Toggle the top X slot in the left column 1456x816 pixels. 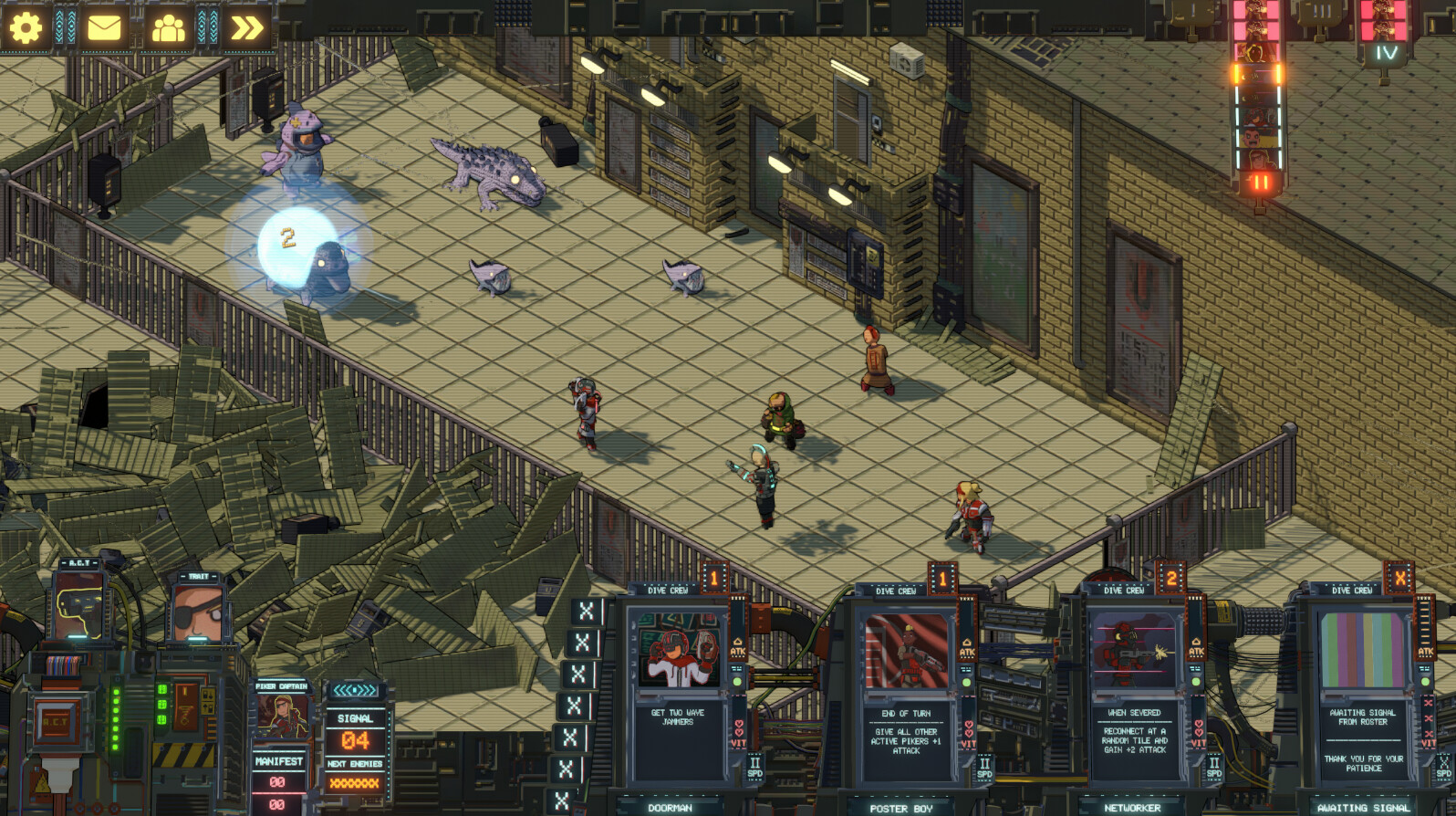pyautogui.click(x=589, y=610)
